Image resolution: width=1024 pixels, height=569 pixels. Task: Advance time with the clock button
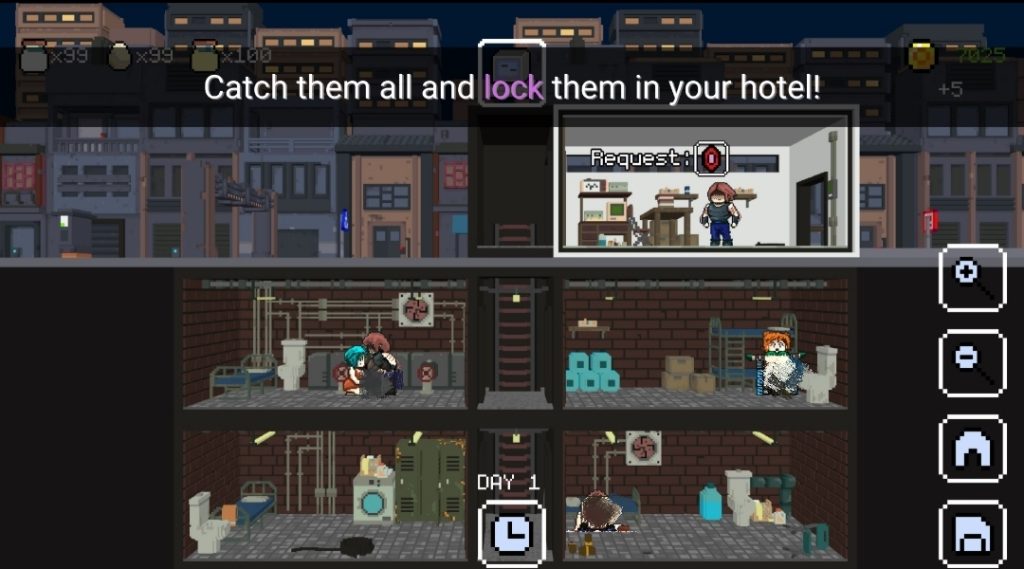(x=512, y=533)
